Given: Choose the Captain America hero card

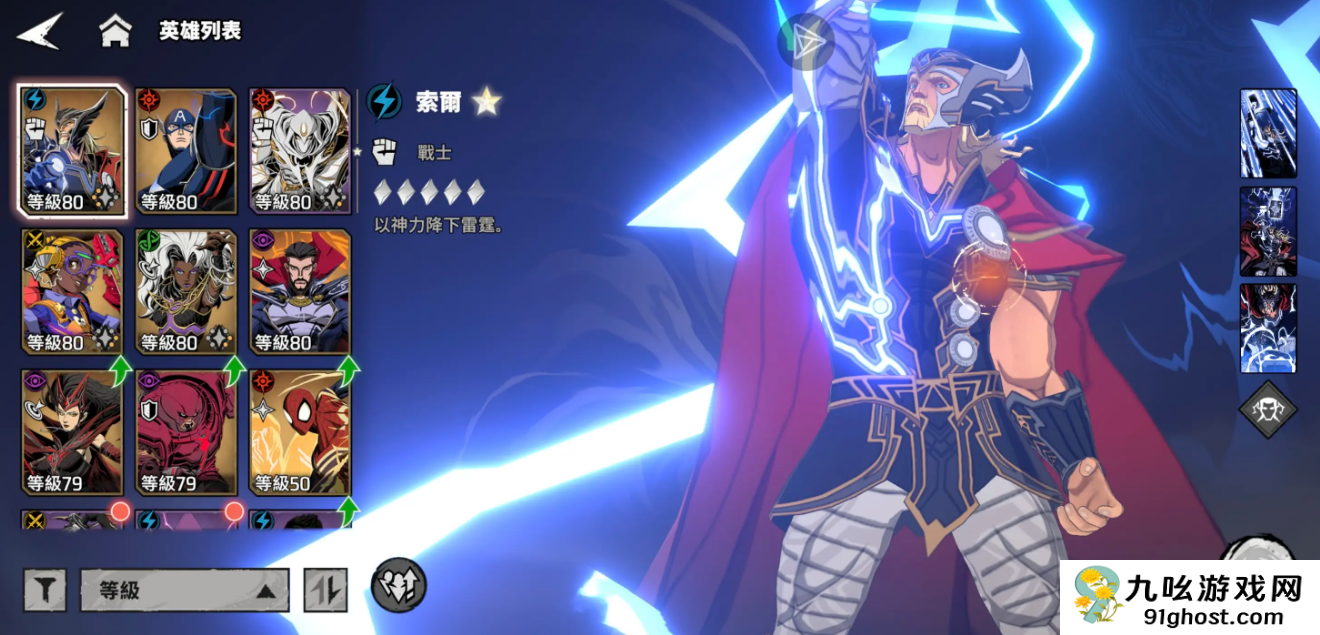Looking at the screenshot, I should coord(186,151).
